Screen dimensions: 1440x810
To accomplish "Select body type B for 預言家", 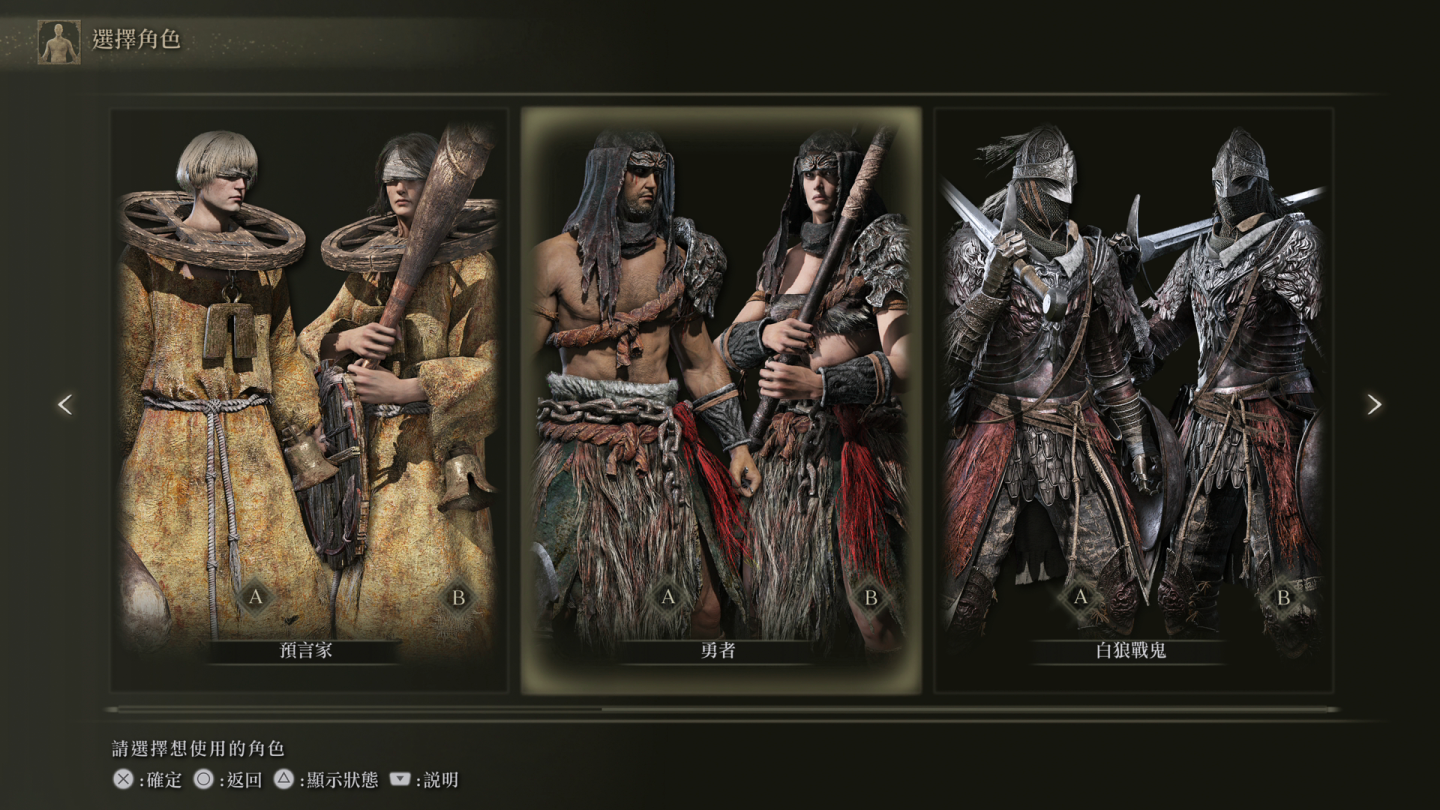I will coord(459,598).
